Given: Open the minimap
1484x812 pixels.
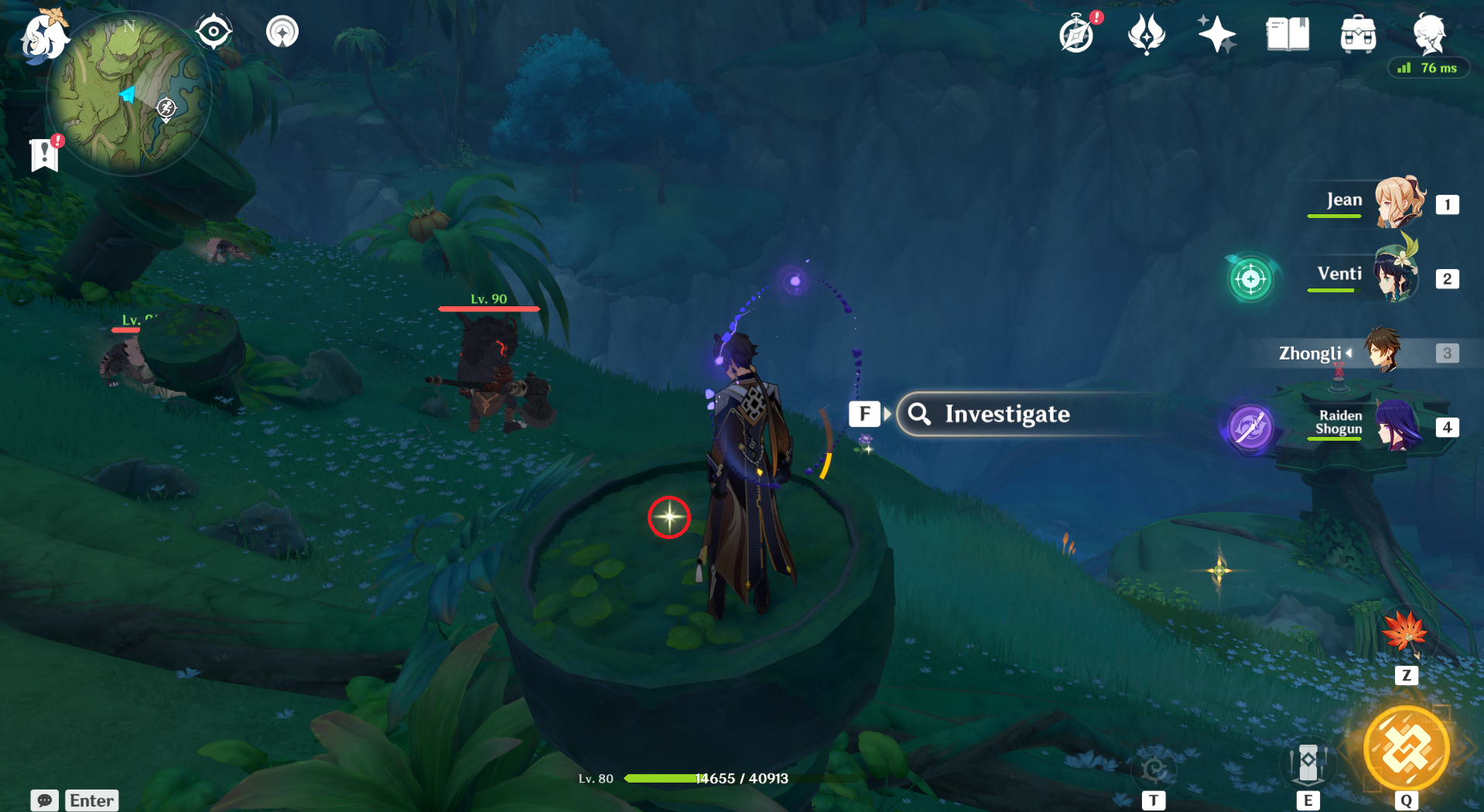Looking at the screenshot, I should tap(129, 94).
